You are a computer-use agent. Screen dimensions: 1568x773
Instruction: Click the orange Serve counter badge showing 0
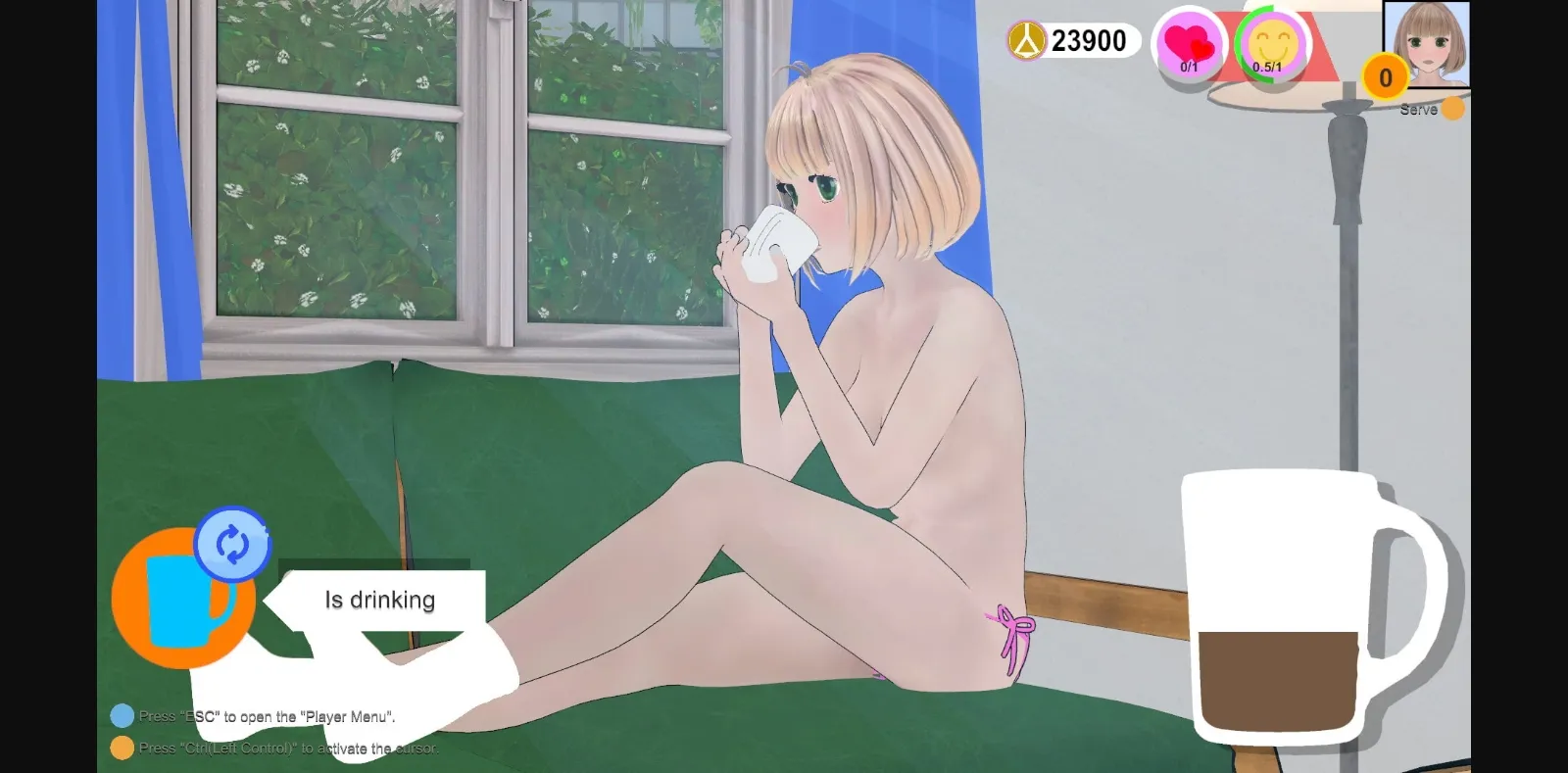click(1388, 77)
